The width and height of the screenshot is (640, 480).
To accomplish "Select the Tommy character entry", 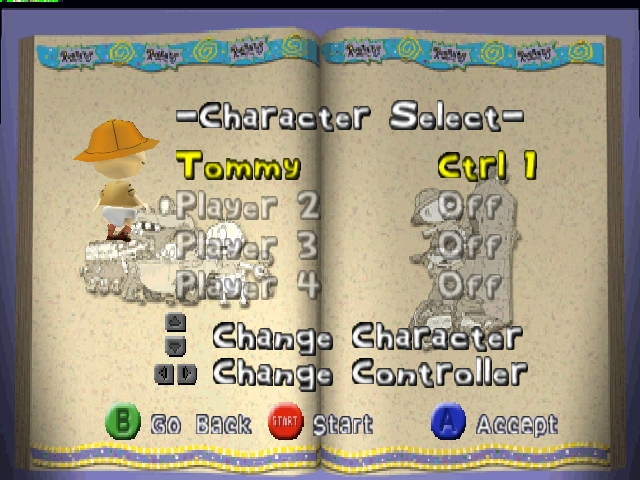I will [237, 164].
